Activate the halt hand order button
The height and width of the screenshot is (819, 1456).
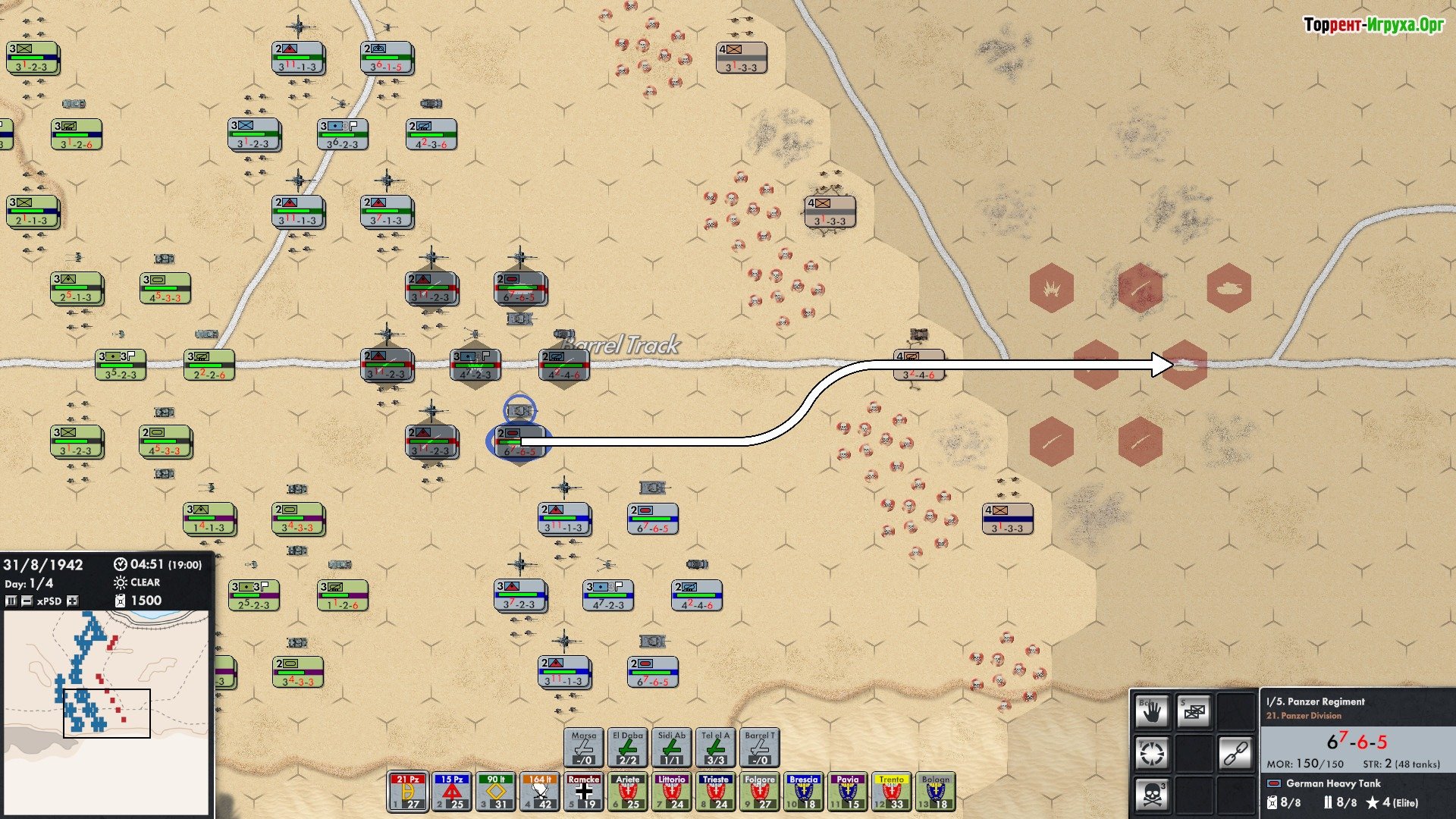point(1152,711)
